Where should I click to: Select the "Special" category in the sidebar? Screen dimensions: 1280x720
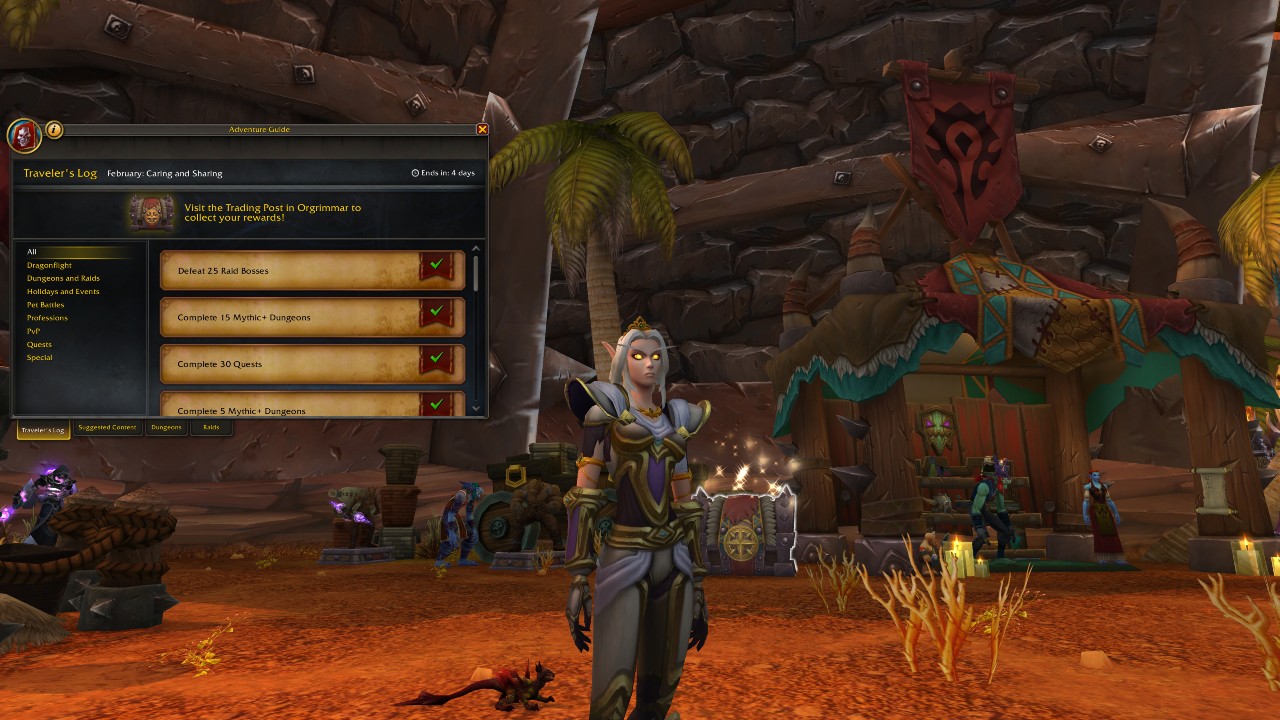[x=38, y=357]
